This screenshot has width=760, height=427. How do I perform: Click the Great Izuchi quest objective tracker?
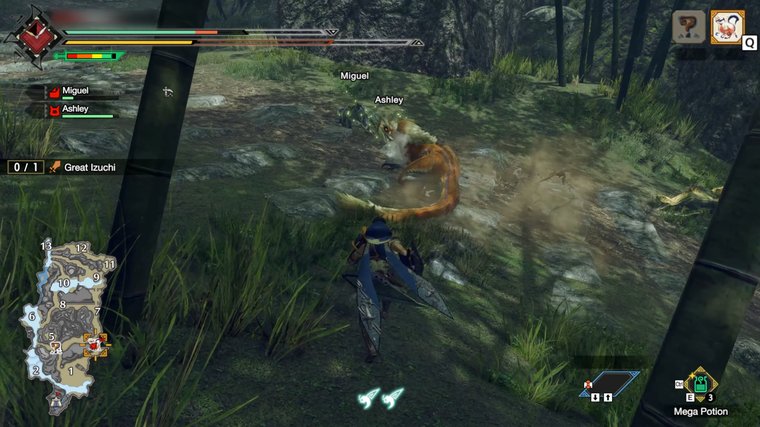[x=62, y=167]
